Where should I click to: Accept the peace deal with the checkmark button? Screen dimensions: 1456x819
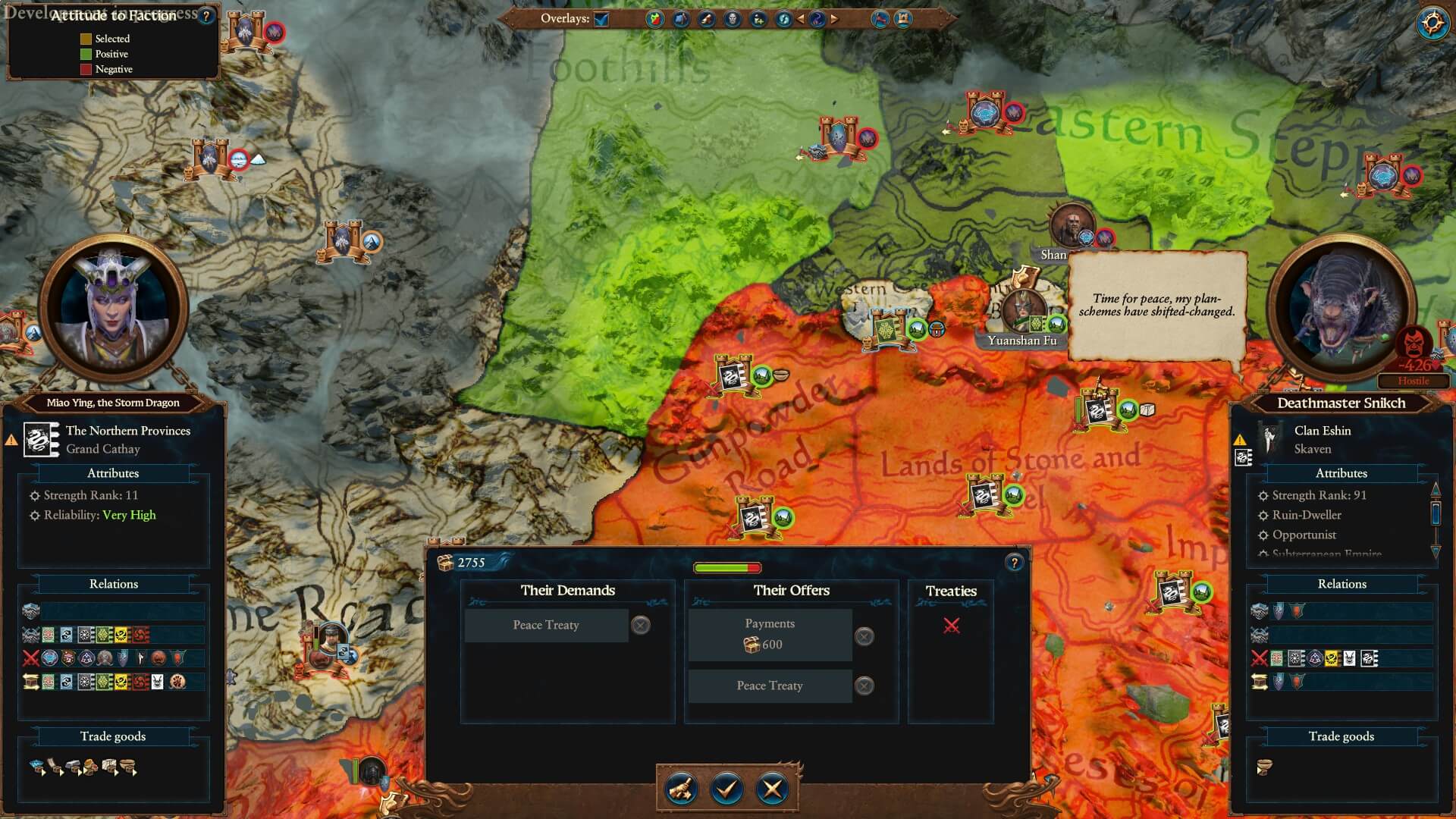pos(726,789)
